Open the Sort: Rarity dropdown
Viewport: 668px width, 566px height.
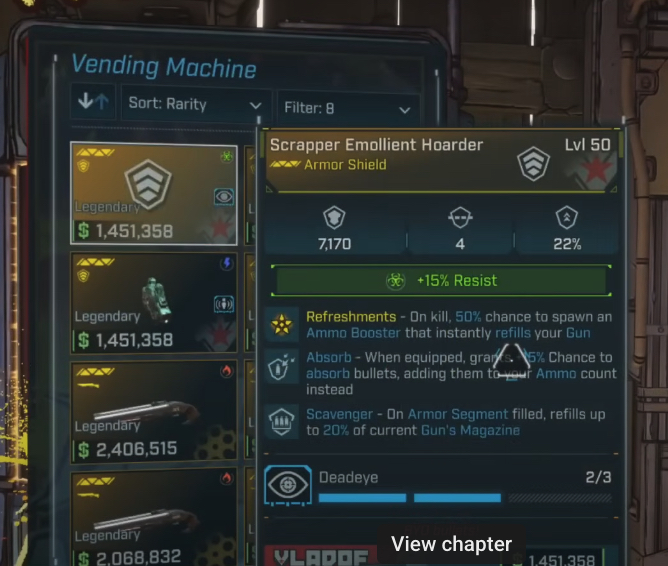coord(196,104)
